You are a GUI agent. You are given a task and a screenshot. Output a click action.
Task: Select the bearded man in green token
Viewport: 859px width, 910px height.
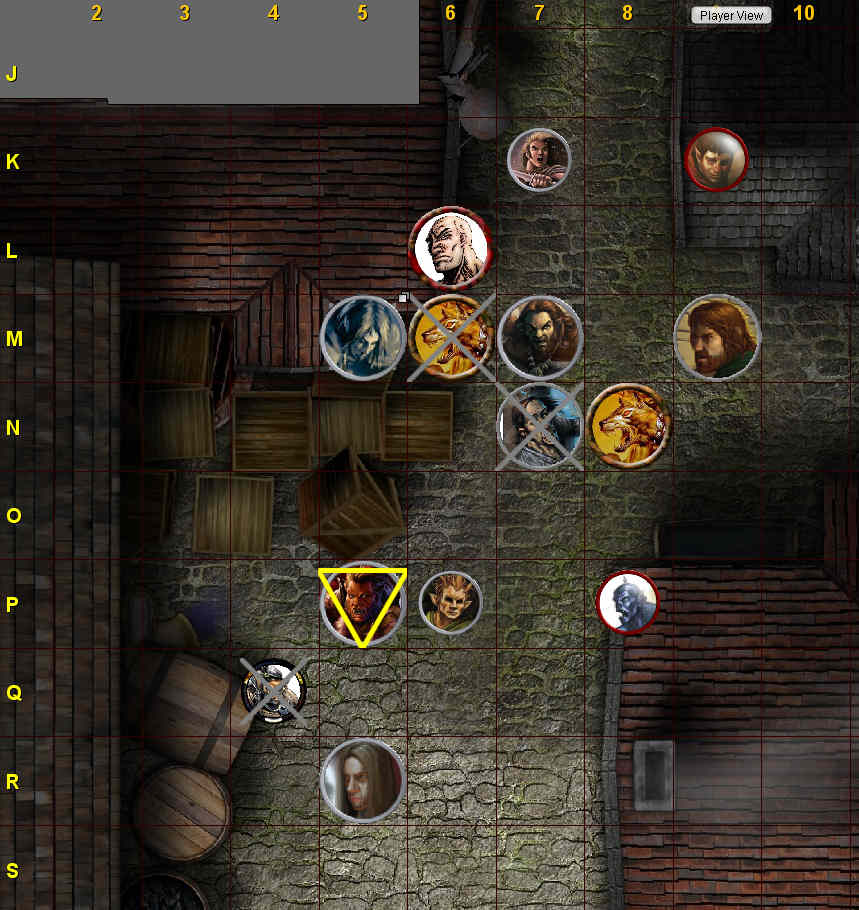pos(716,337)
